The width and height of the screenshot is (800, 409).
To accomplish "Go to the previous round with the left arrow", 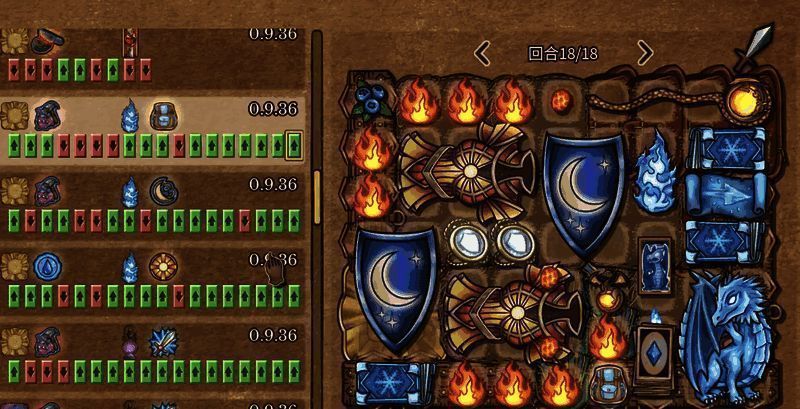I will [482, 53].
